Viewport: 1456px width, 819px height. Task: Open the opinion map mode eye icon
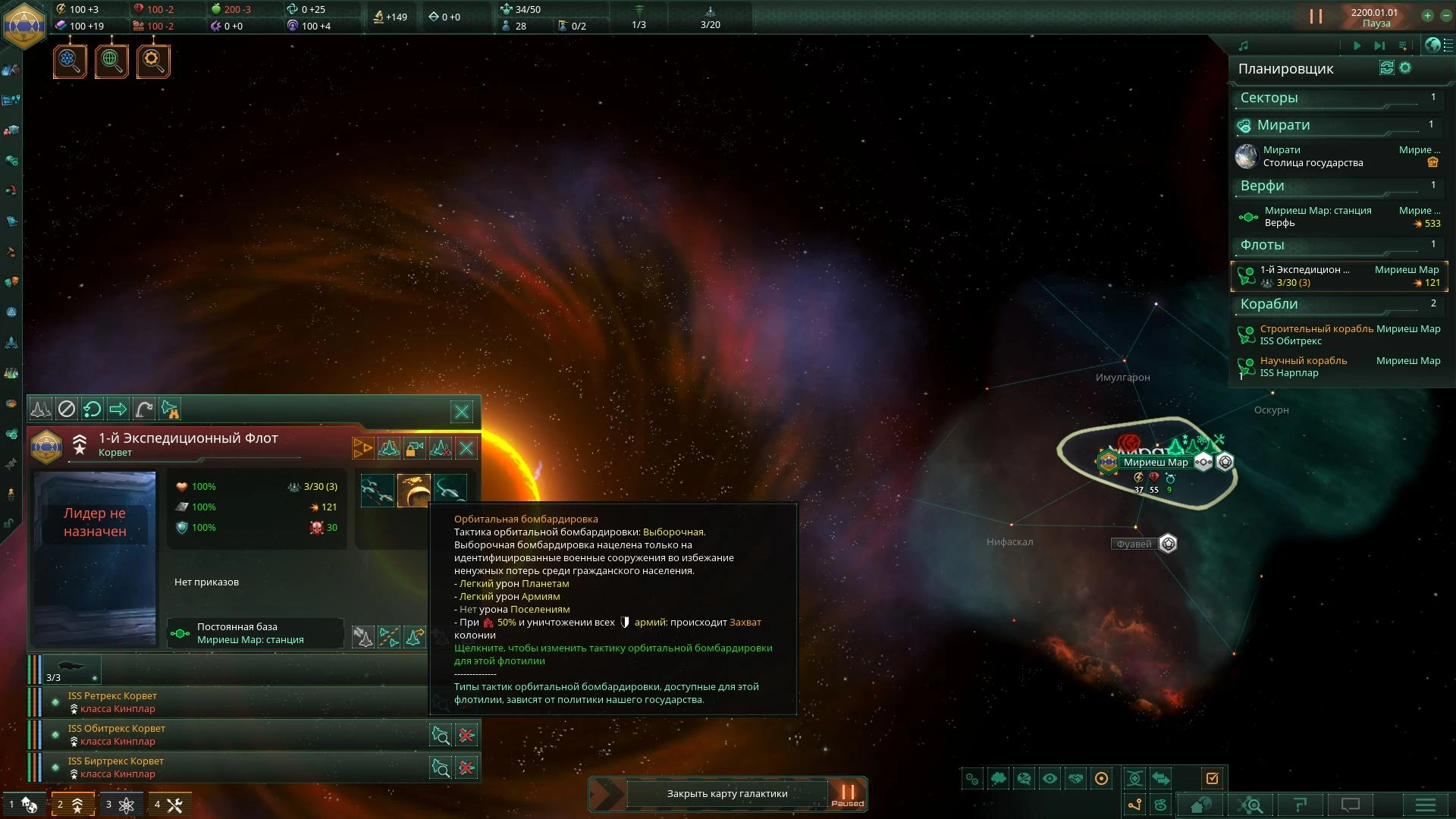[x=1050, y=779]
